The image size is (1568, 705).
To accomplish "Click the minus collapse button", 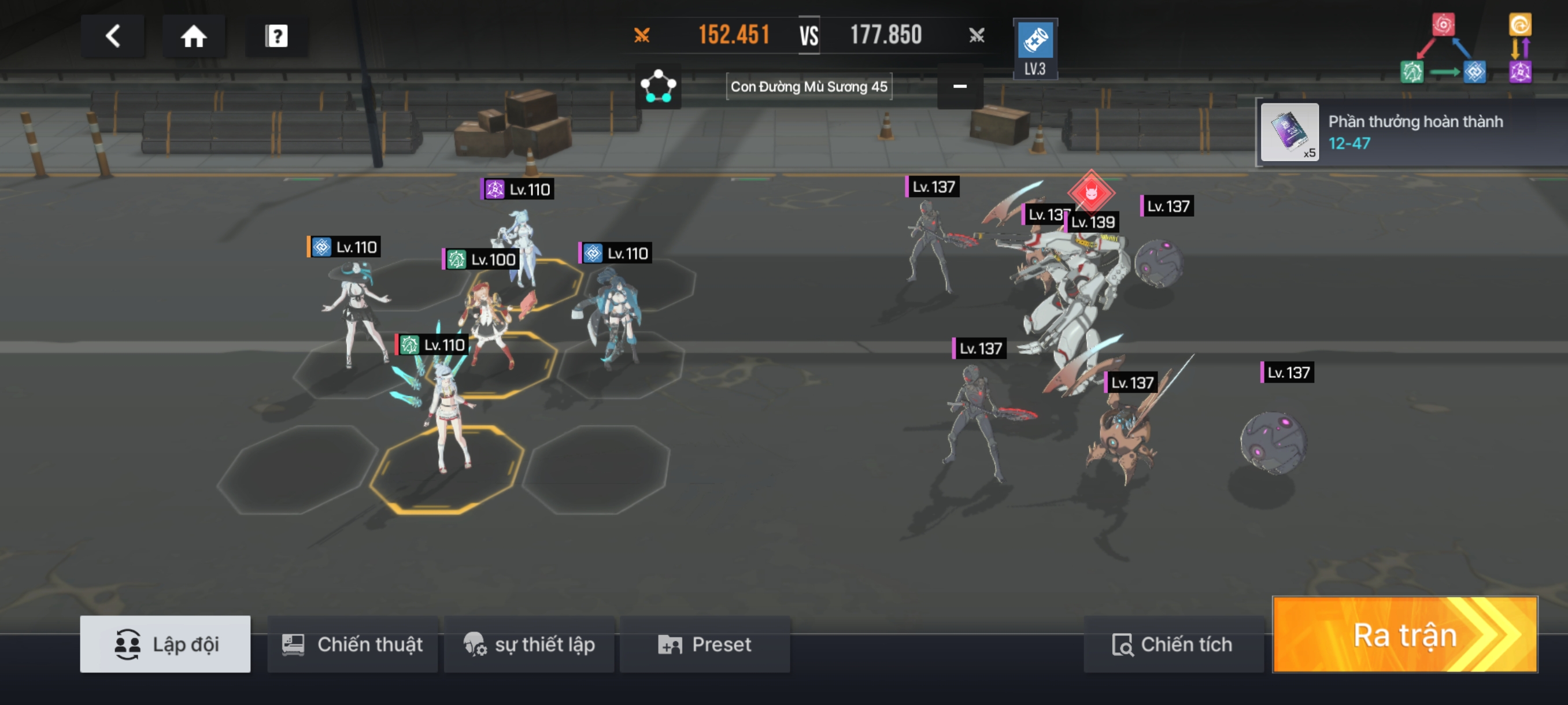I will [x=959, y=87].
